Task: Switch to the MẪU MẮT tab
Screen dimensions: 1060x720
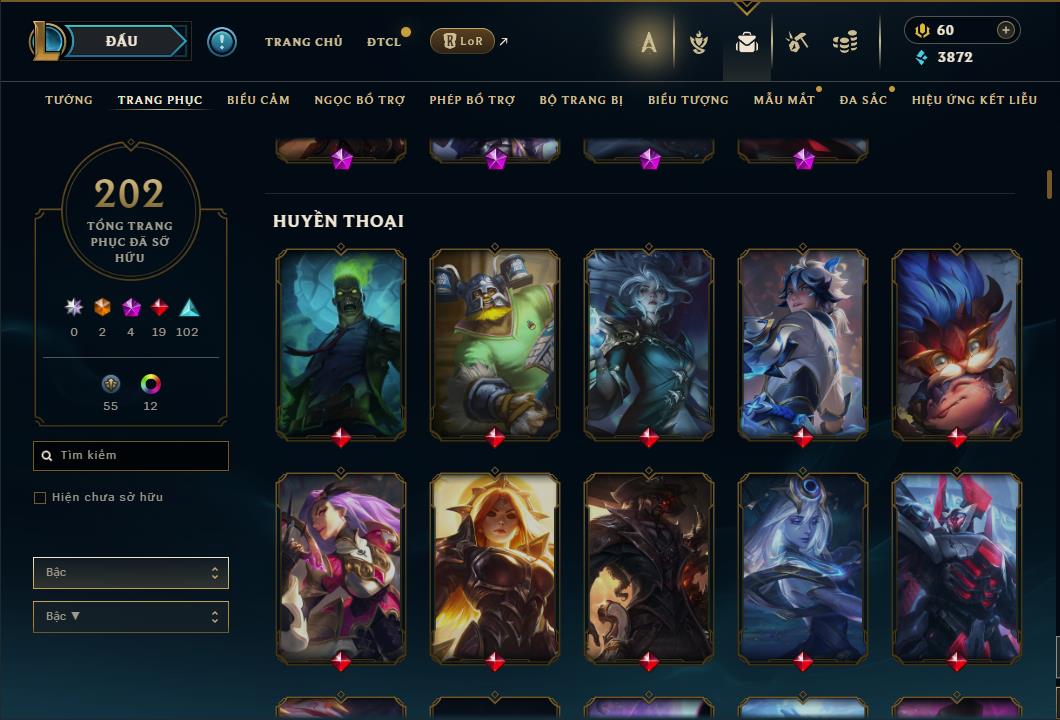Action: click(x=784, y=100)
